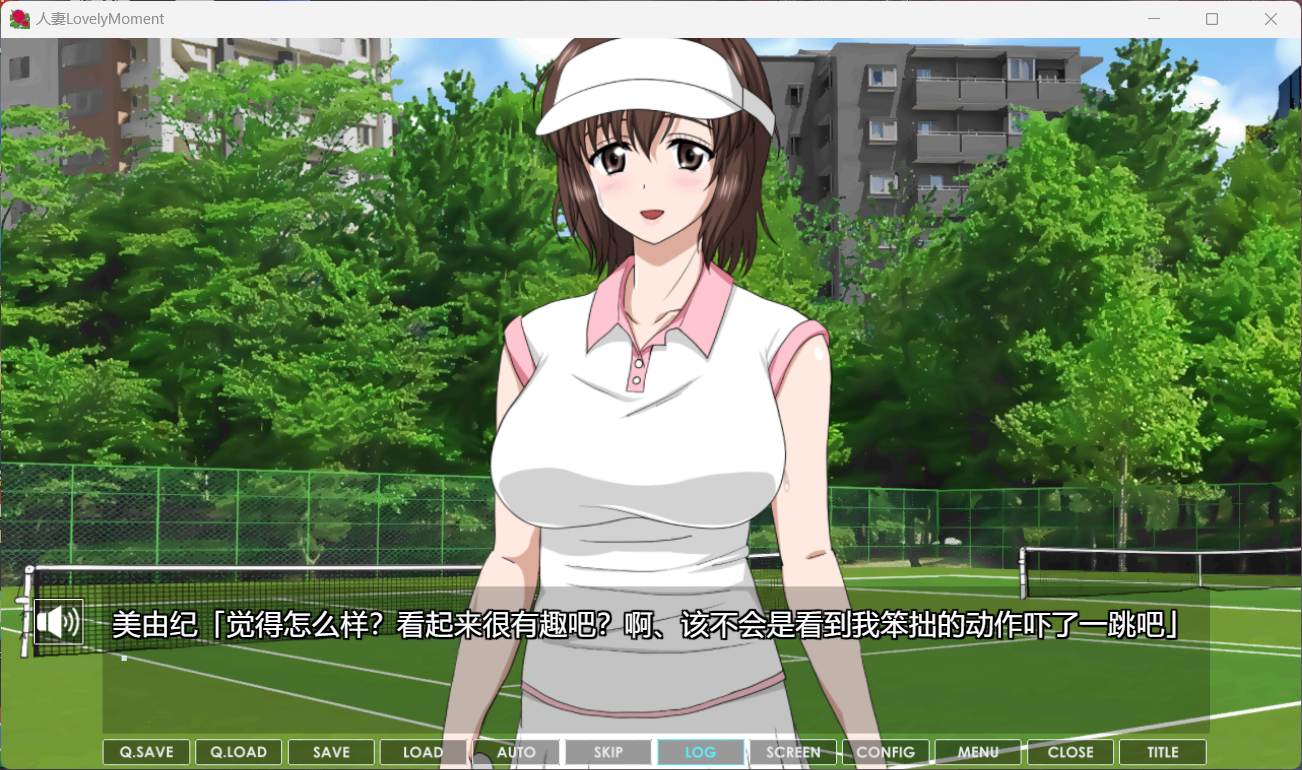This screenshot has height=770, width=1302.
Task: Open the SAVE screen
Action: coord(330,751)
